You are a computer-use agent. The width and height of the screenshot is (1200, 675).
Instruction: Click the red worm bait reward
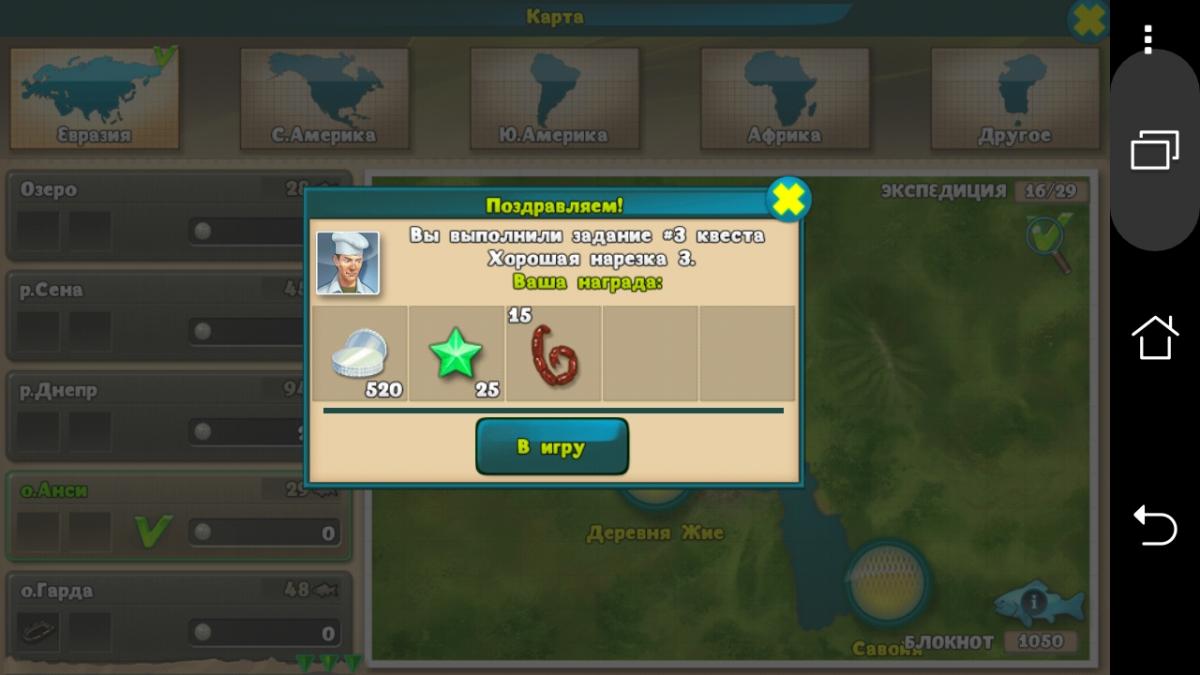(553, 354)
